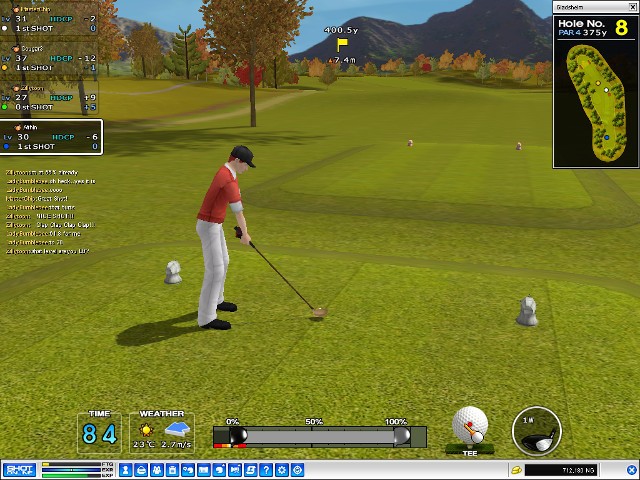
Task: Click the 1W driver club icon
Action: coord(536,431)
